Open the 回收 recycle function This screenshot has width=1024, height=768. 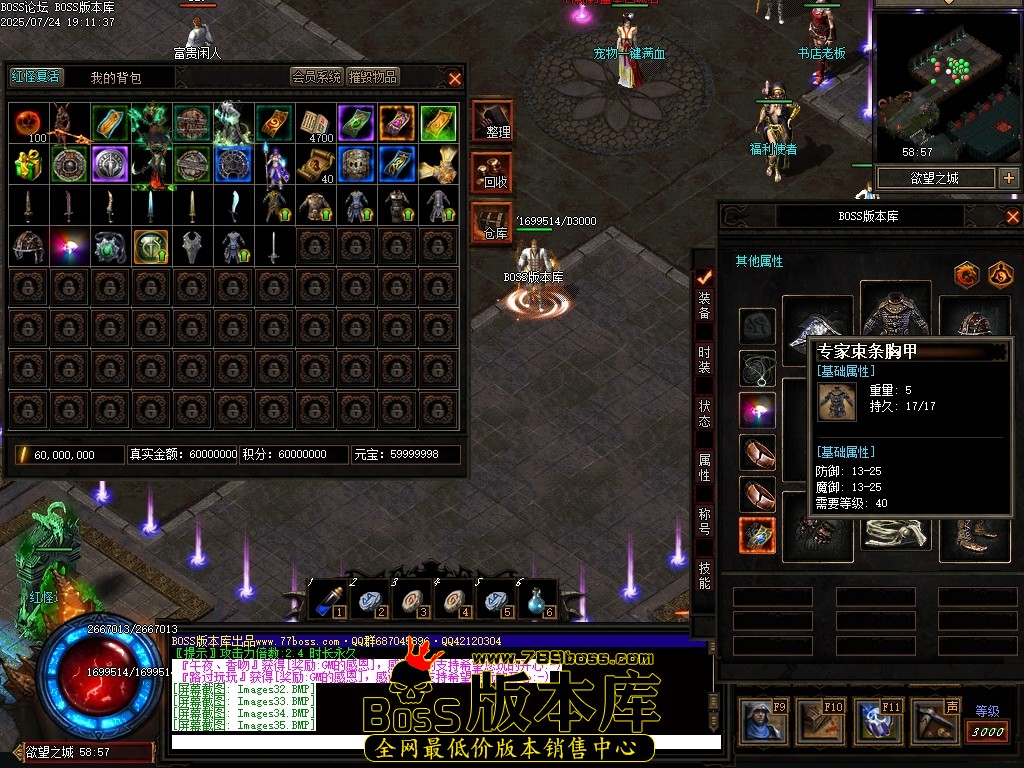(492, 172)
